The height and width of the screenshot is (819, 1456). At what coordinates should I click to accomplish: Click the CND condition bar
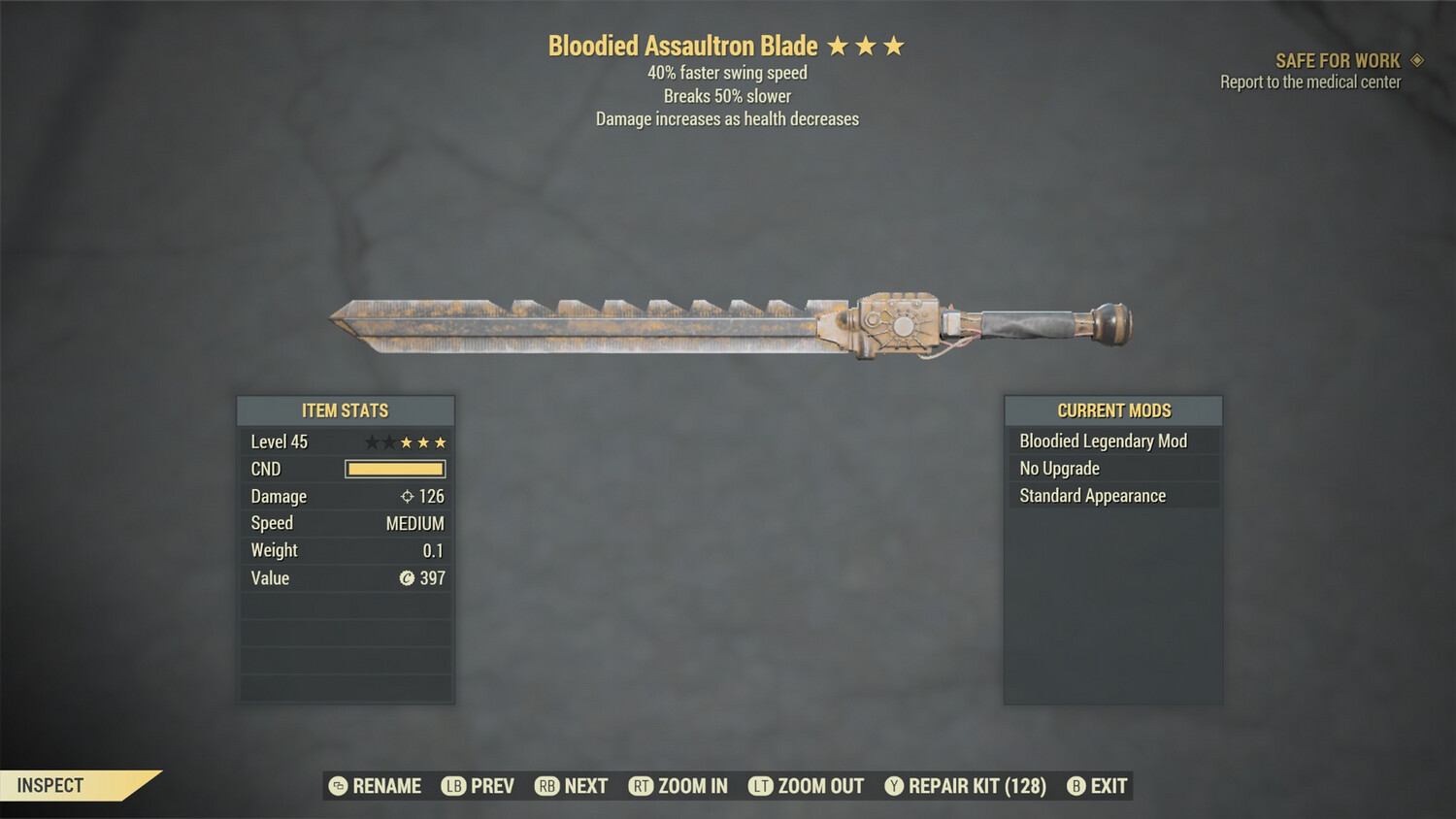[394, 469]
